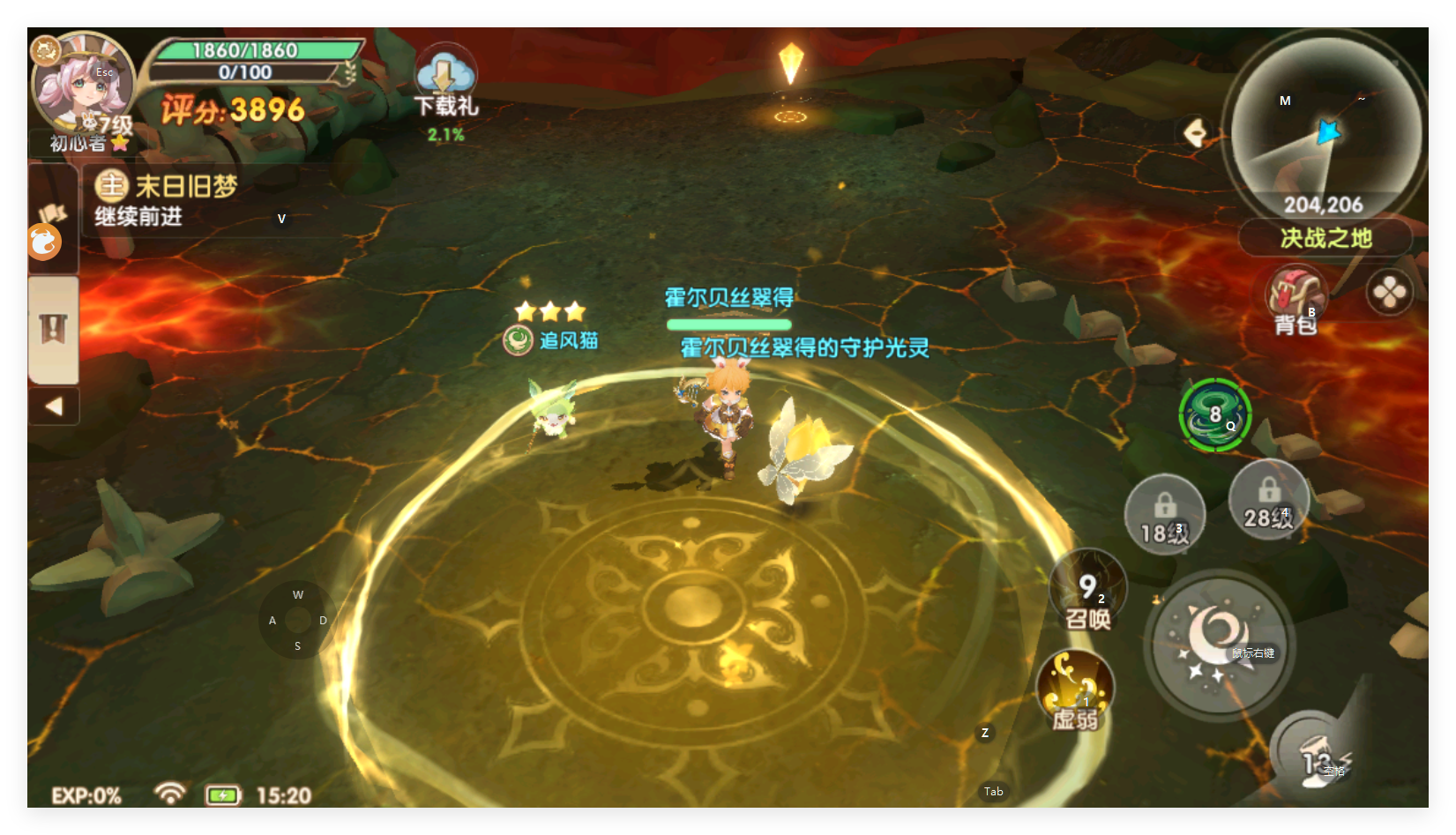This screenshot has width=1456, height=835.
Task: Claim the 下载礼 download gift
Action: [445, 88]
